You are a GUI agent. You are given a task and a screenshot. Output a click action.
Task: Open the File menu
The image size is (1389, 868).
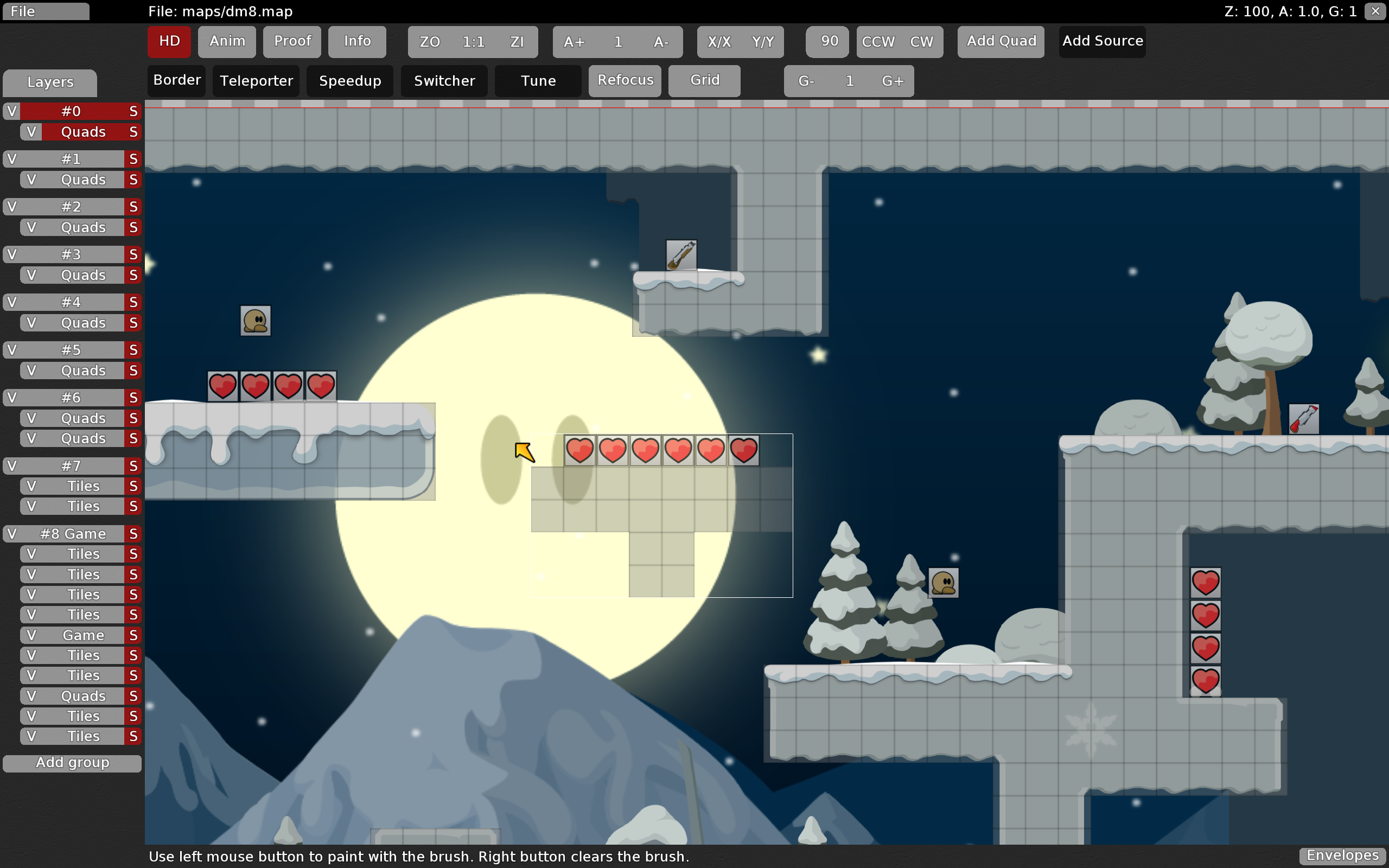pos(46,11)
